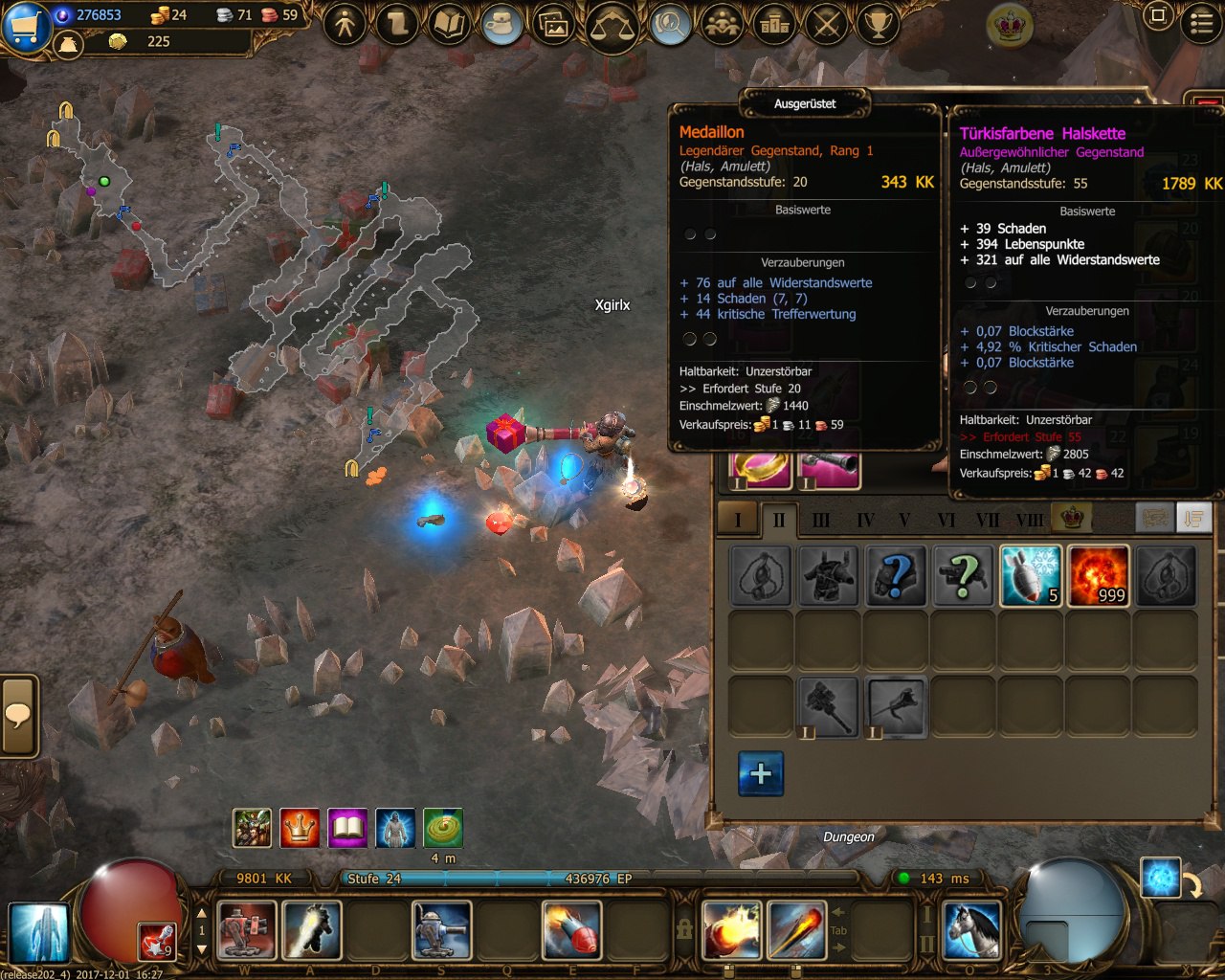This screenshot has width=1225, height=980.
Task: Select the frost rocket item stack
Action: [1031, 575]
